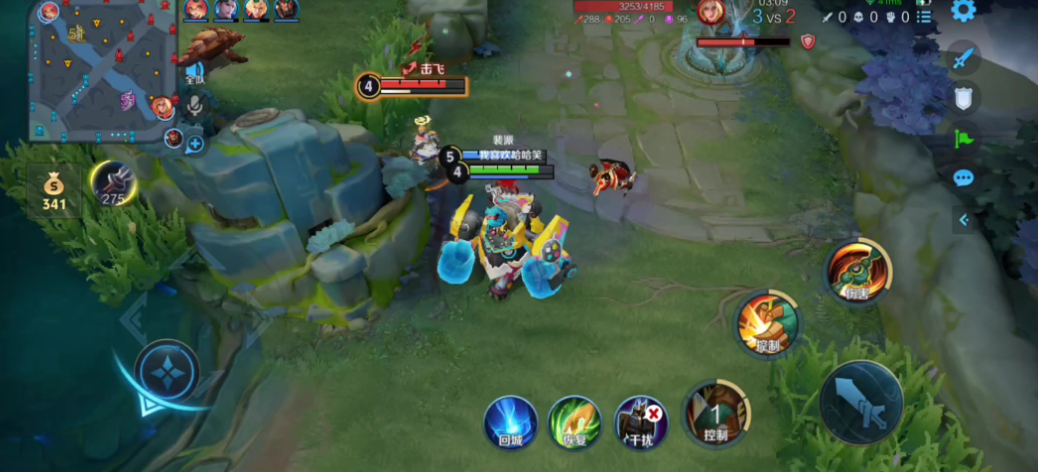
Task: Open the gold shop with 341 coins
Action: pyautogui.click(x=54, y=188)
